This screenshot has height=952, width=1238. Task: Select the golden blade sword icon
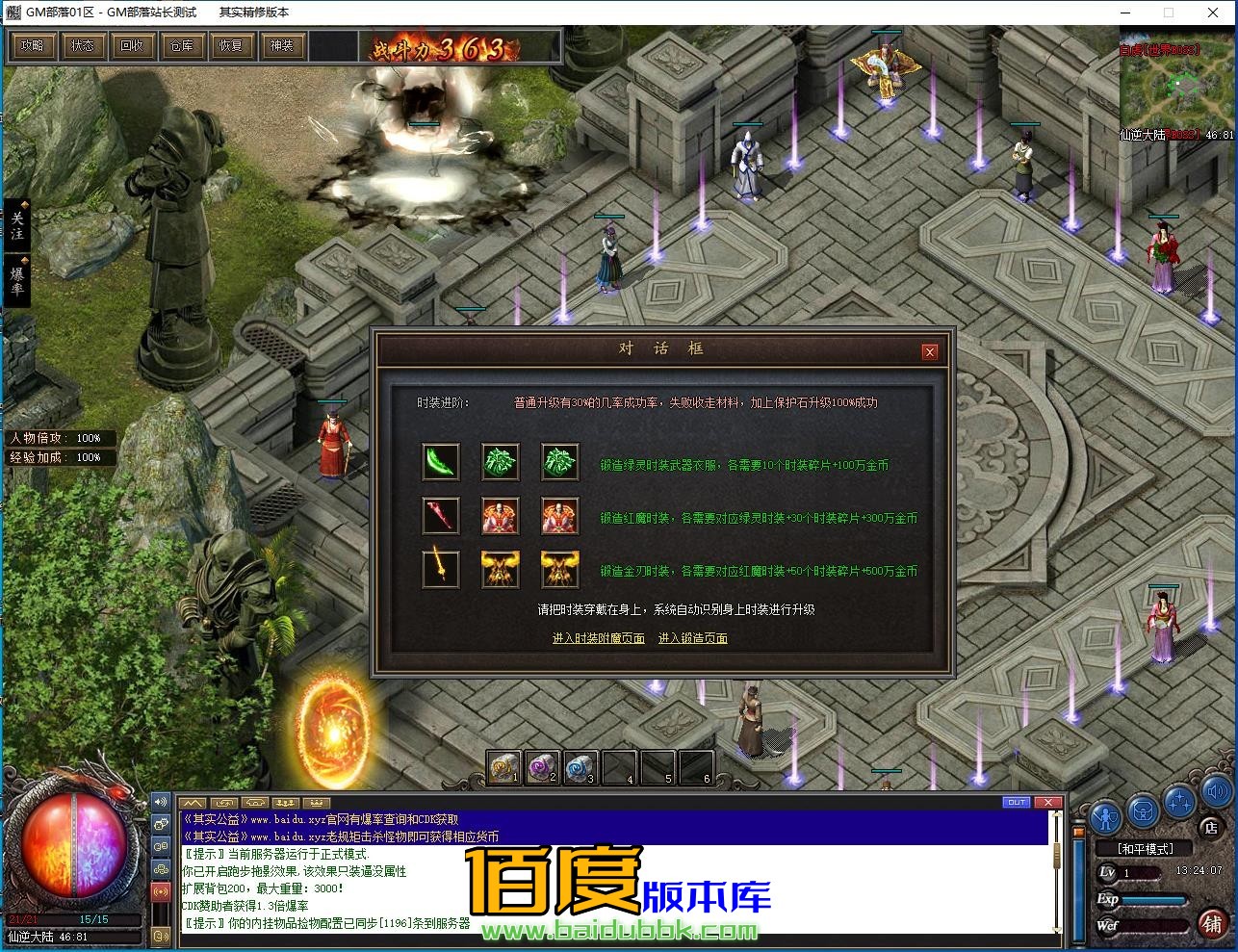tap(441, 569)
